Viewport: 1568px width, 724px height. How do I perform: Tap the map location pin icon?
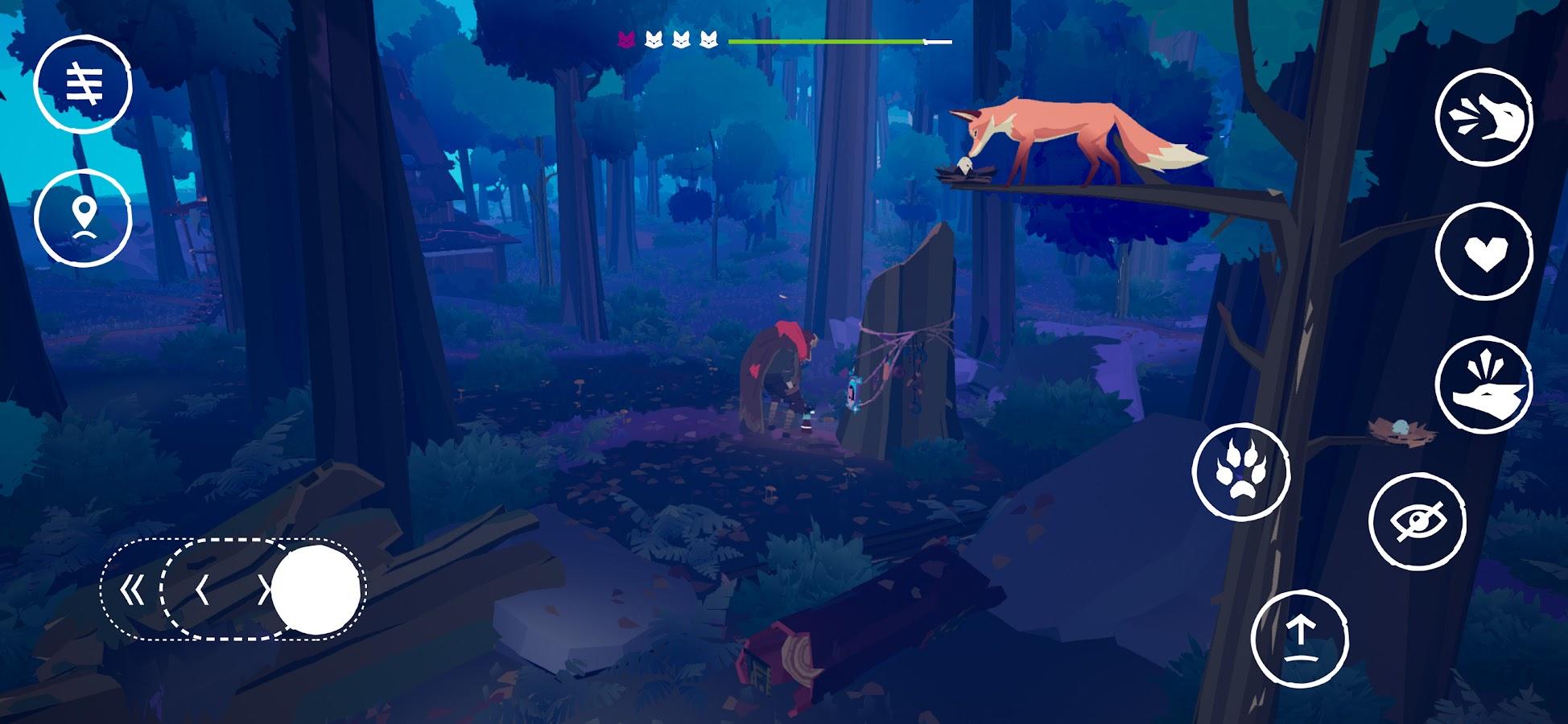point(83,217)
